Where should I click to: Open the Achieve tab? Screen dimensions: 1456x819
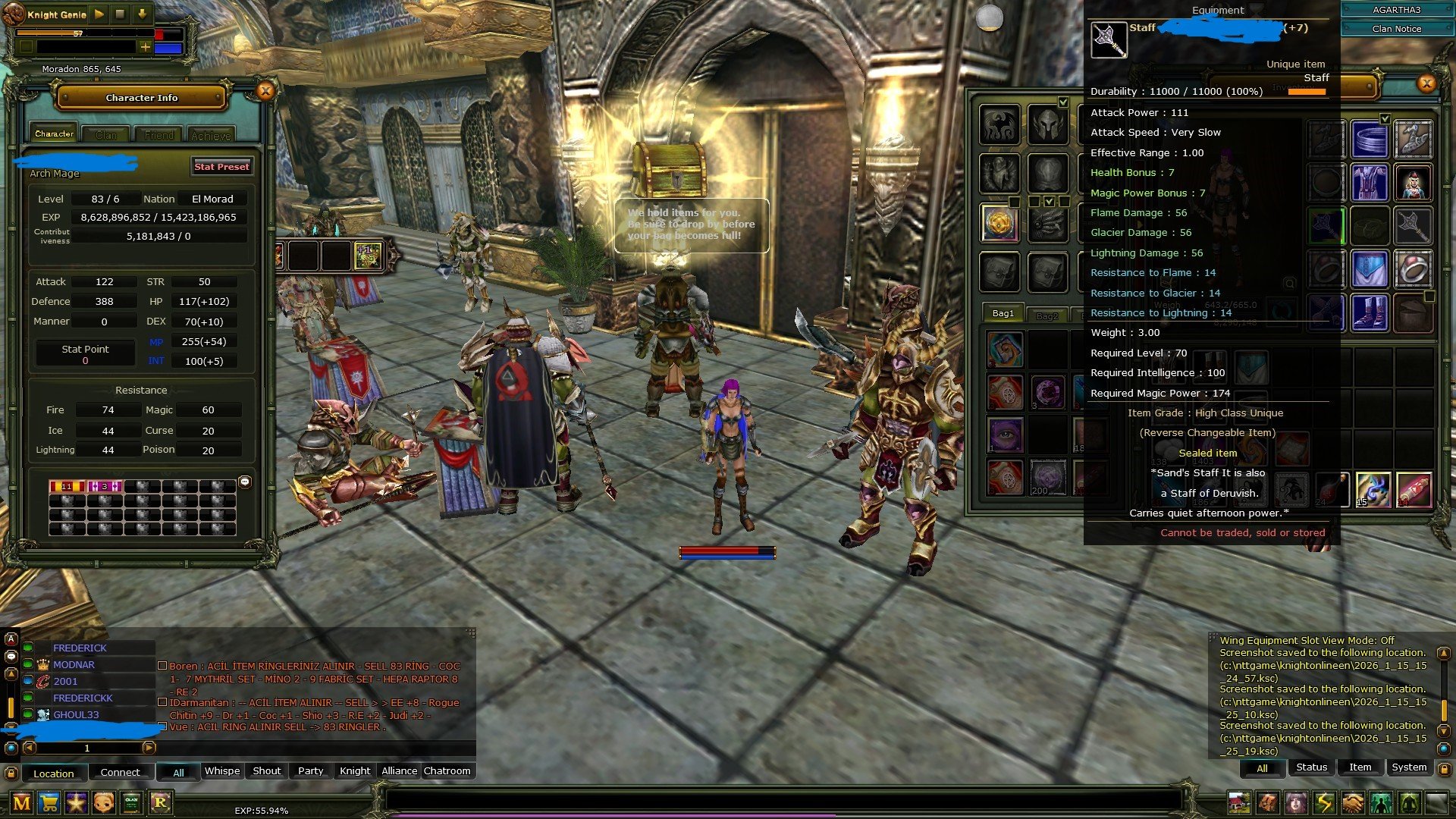tap(211, 136)
